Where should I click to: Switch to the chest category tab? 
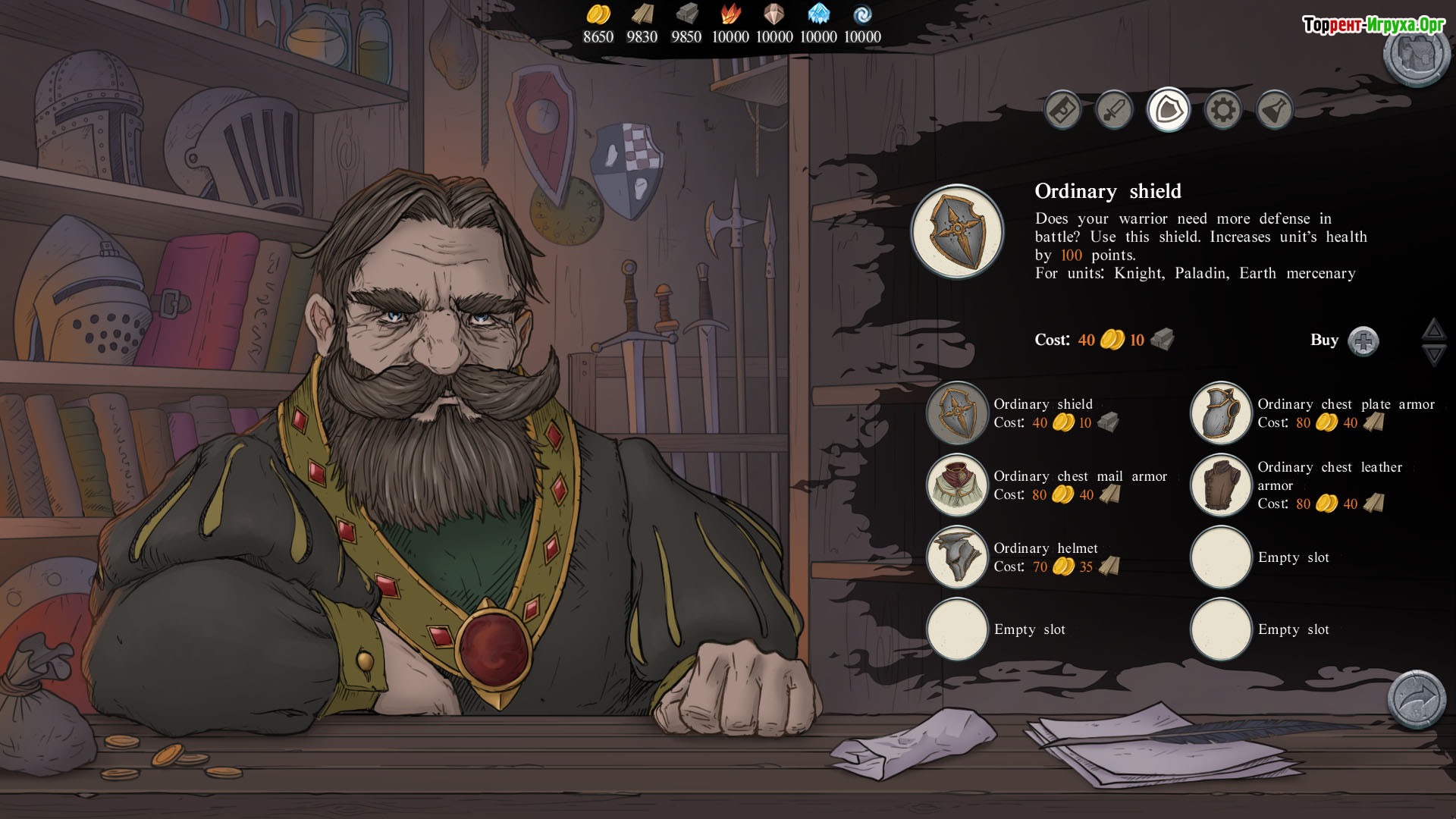pos(1062,111)
